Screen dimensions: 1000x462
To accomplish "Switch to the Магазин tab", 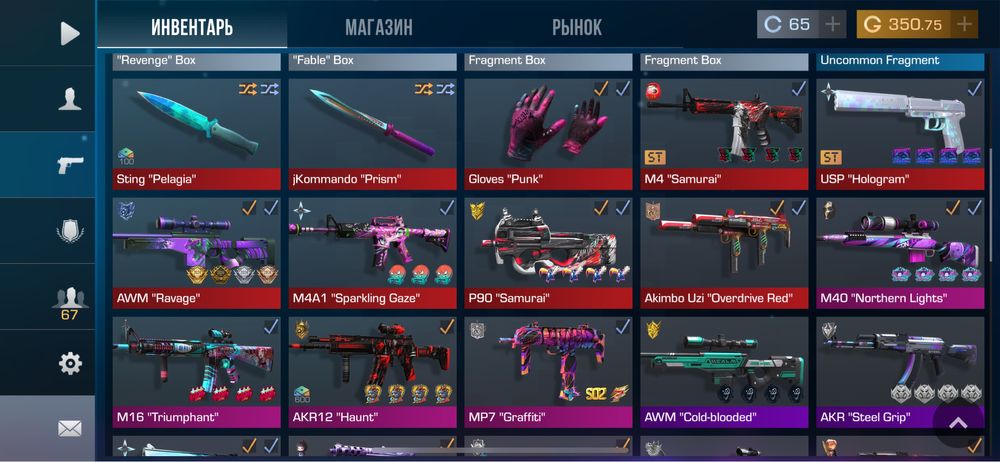I will (378, 27).
